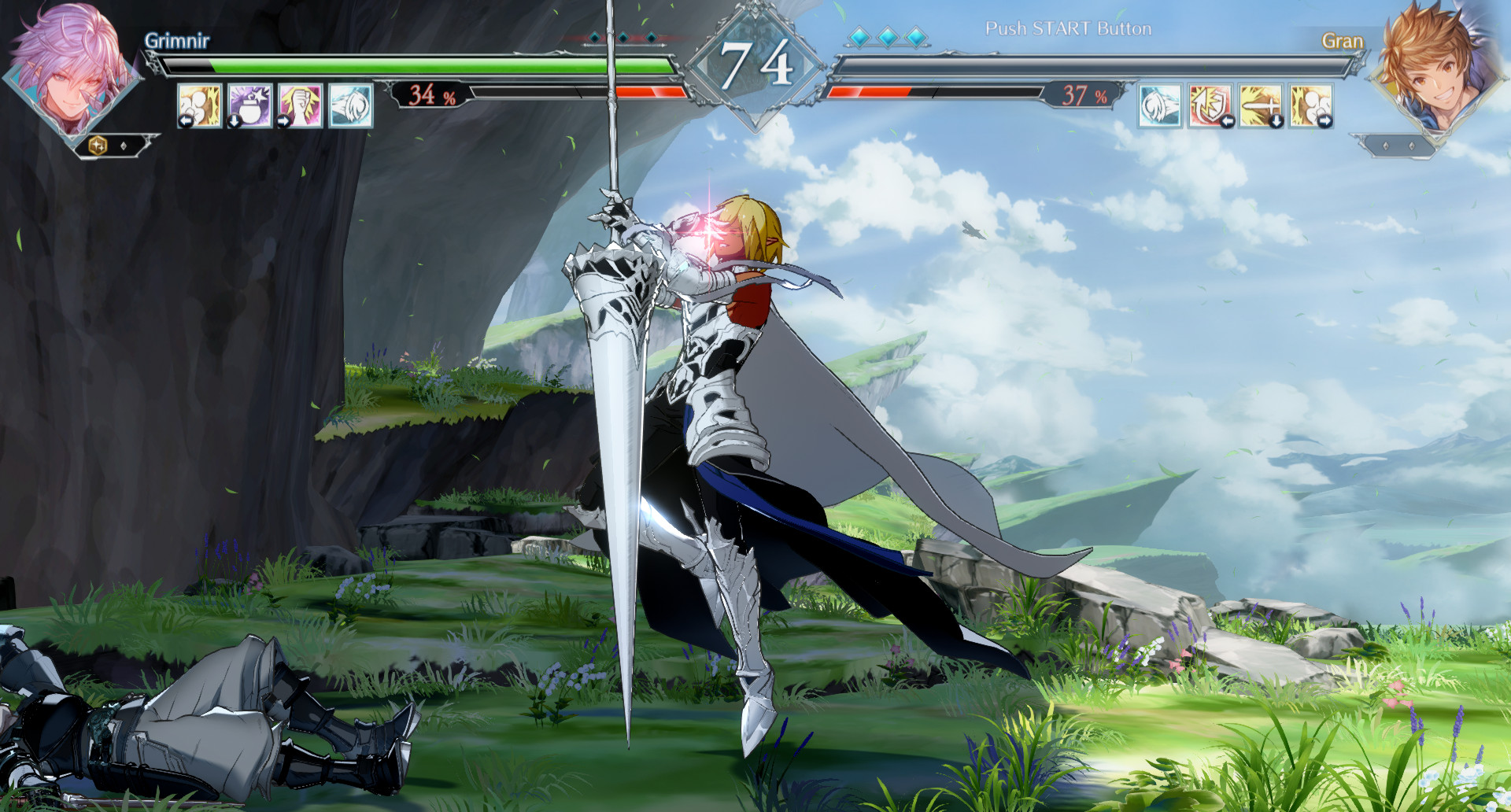1511x812 pixels.
Task: Activate Grimnir's purple bomb skill icon
Action: 249,105
